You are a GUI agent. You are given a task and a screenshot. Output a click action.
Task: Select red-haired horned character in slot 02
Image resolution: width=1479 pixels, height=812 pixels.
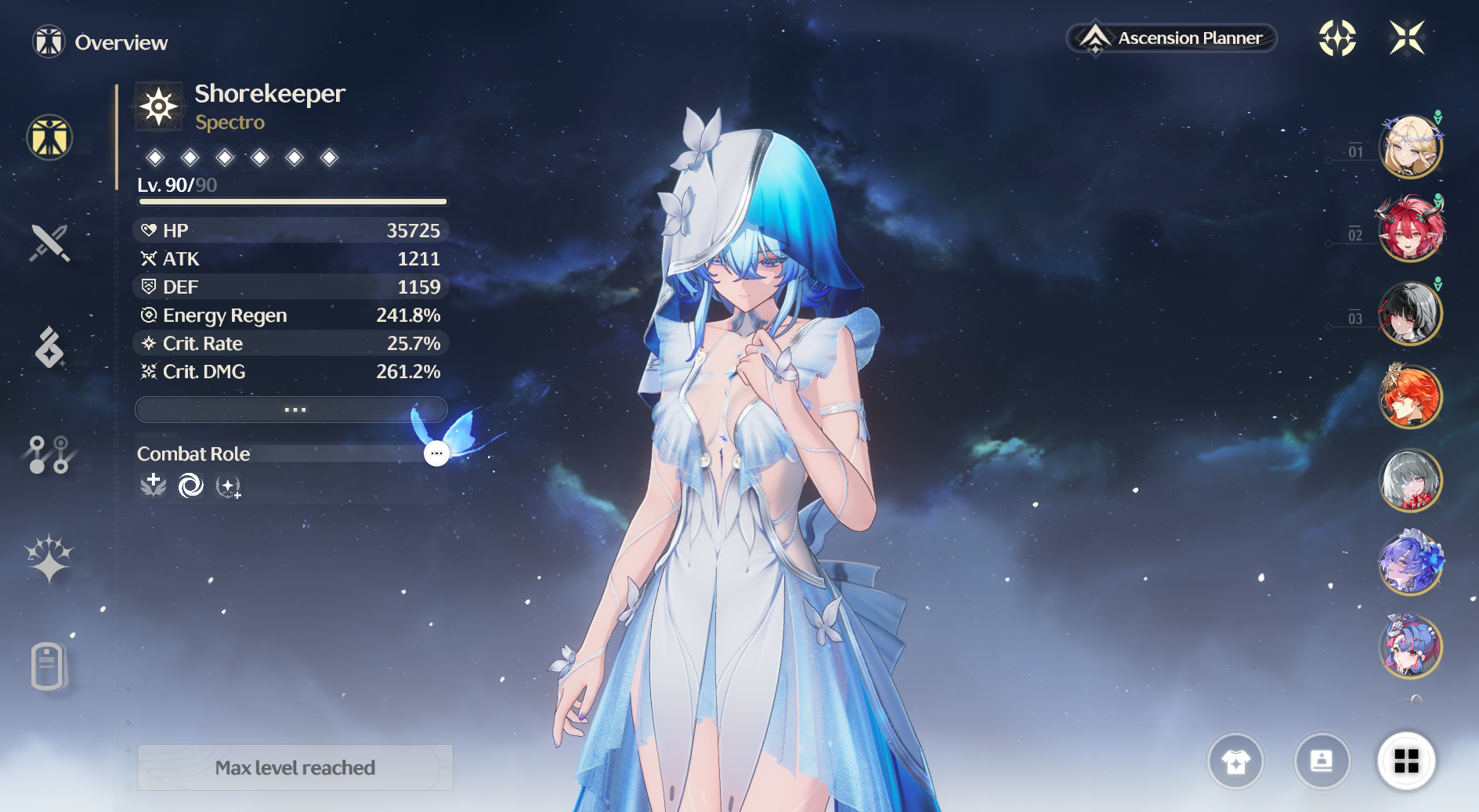[x=1410, y=230]
